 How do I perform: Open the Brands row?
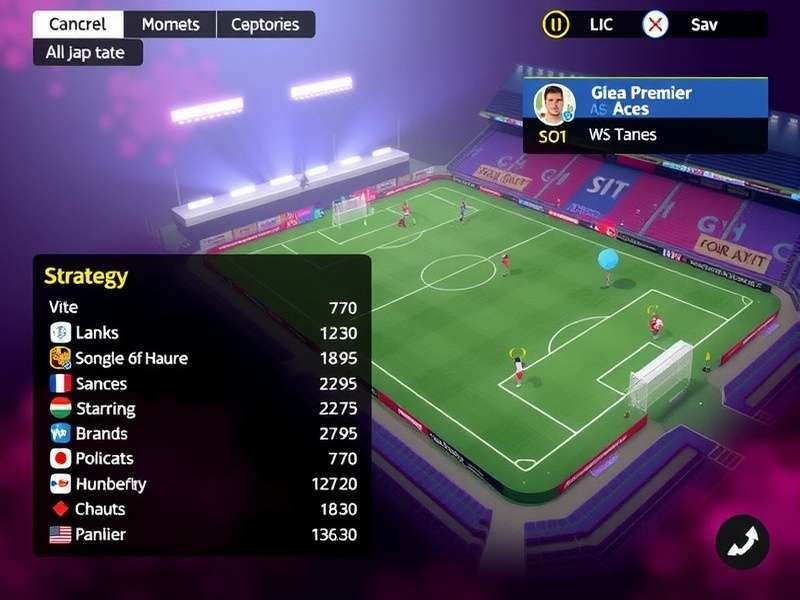[x=202, y=433]
